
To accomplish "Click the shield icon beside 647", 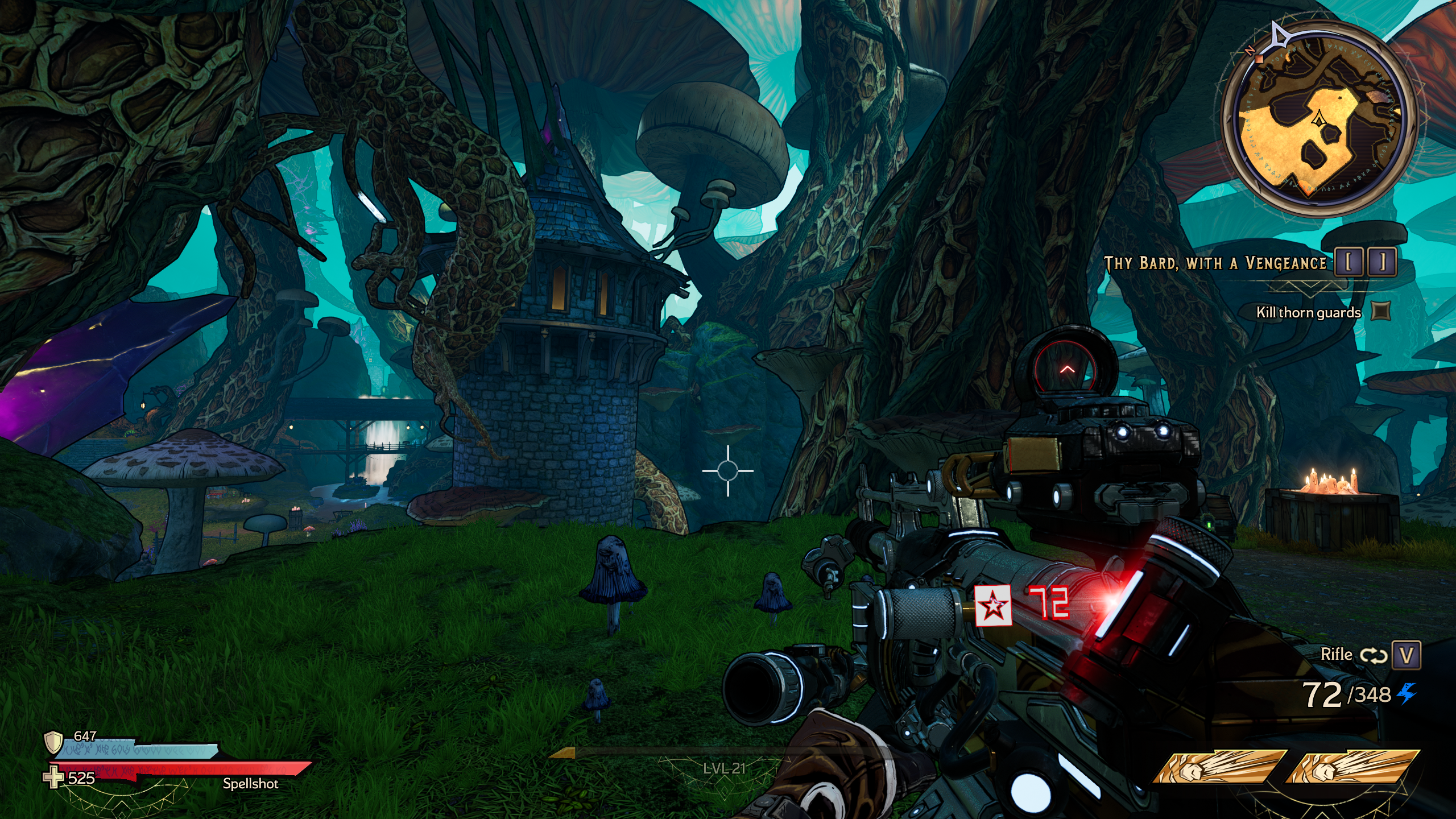I will [53, 742].
